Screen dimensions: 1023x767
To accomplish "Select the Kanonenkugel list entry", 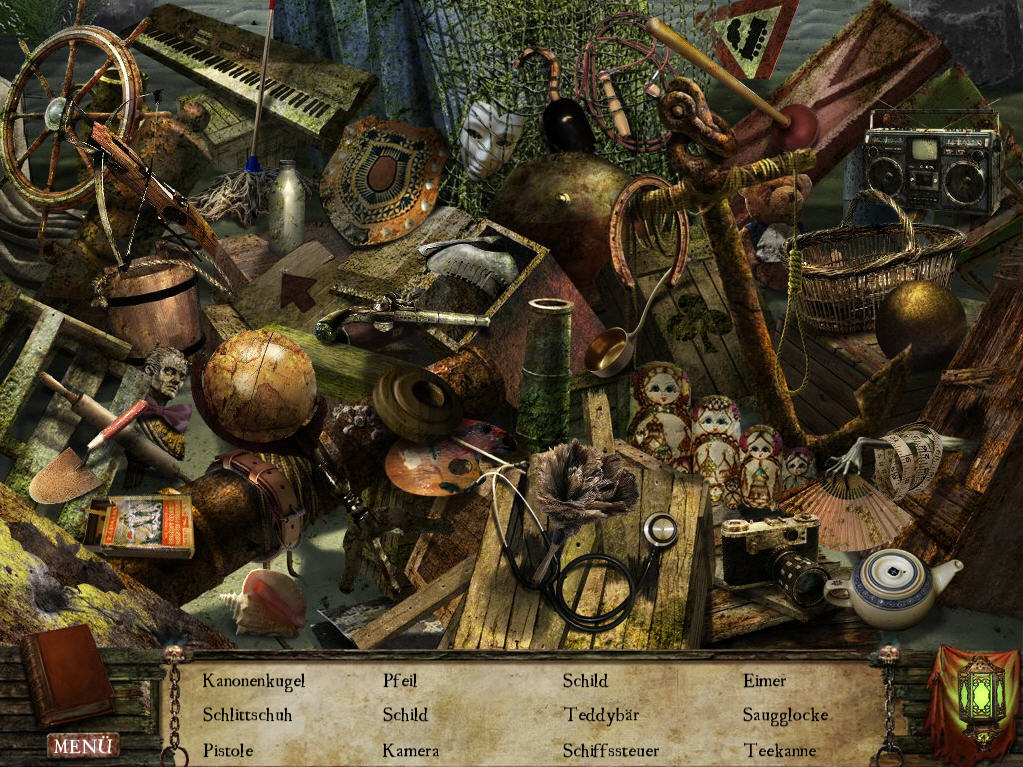I will tap(253, 681).
